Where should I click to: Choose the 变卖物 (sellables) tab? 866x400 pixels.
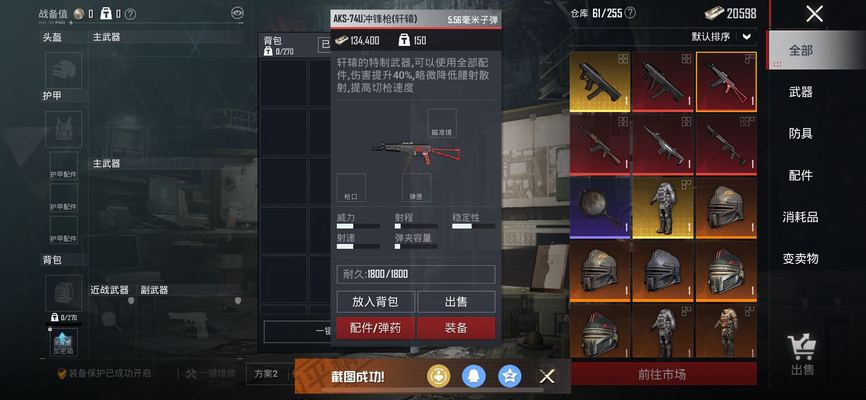pyautogui.click(x=801, y=258)
